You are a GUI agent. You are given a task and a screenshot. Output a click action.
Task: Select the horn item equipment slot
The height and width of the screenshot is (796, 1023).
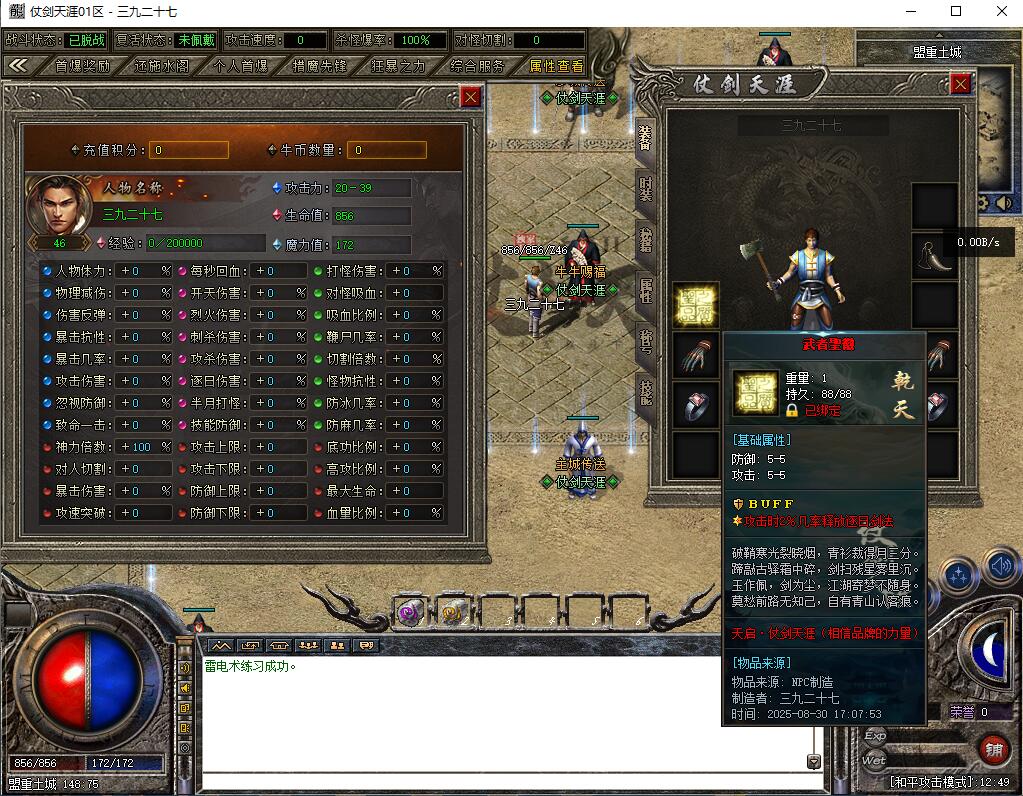(936, 255)
